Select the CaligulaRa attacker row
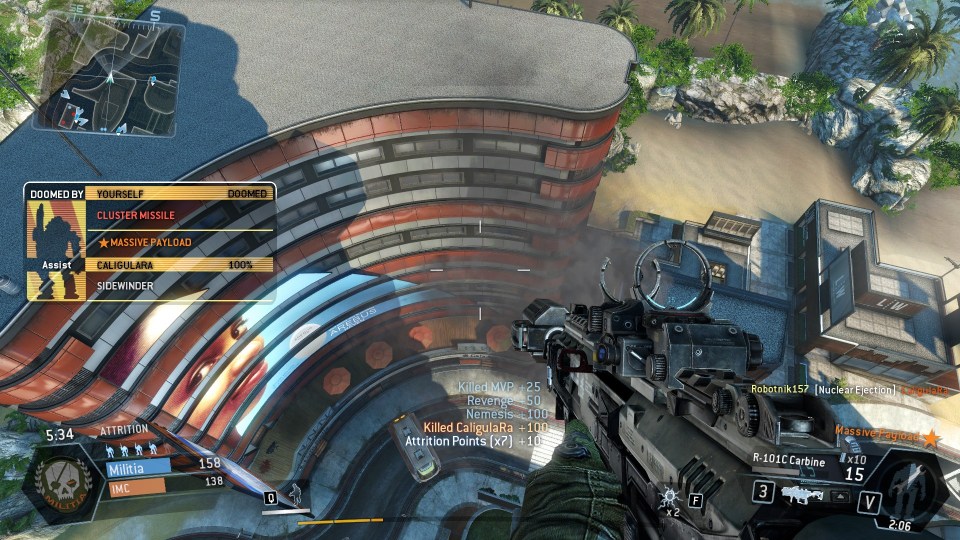The width and height of the screenshot is (960, 540). [180, 265]
